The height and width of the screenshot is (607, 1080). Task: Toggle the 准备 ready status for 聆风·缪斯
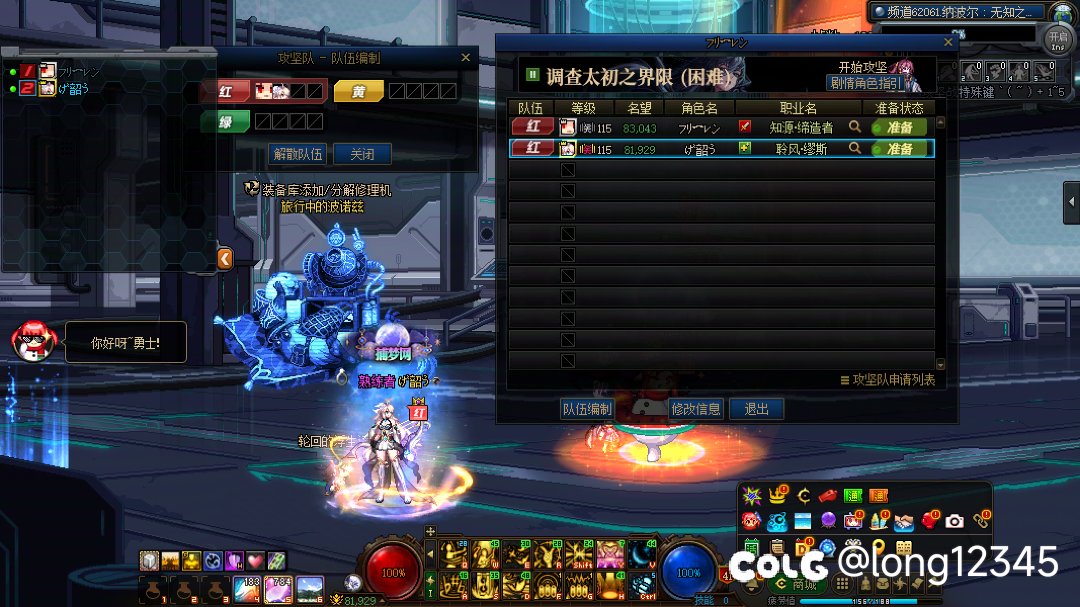click(899, 148)
